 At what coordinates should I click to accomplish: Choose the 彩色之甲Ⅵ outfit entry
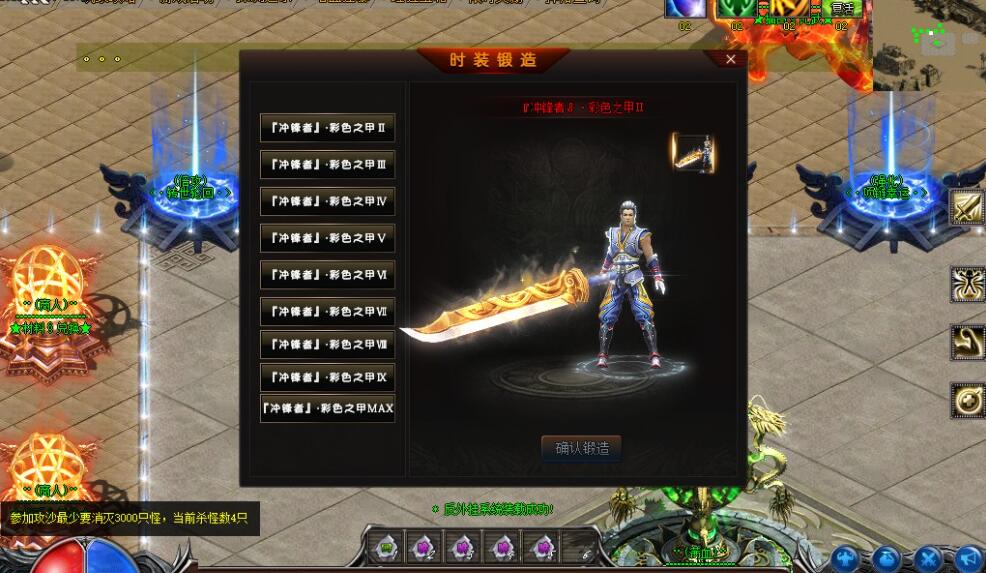[327, 274]
